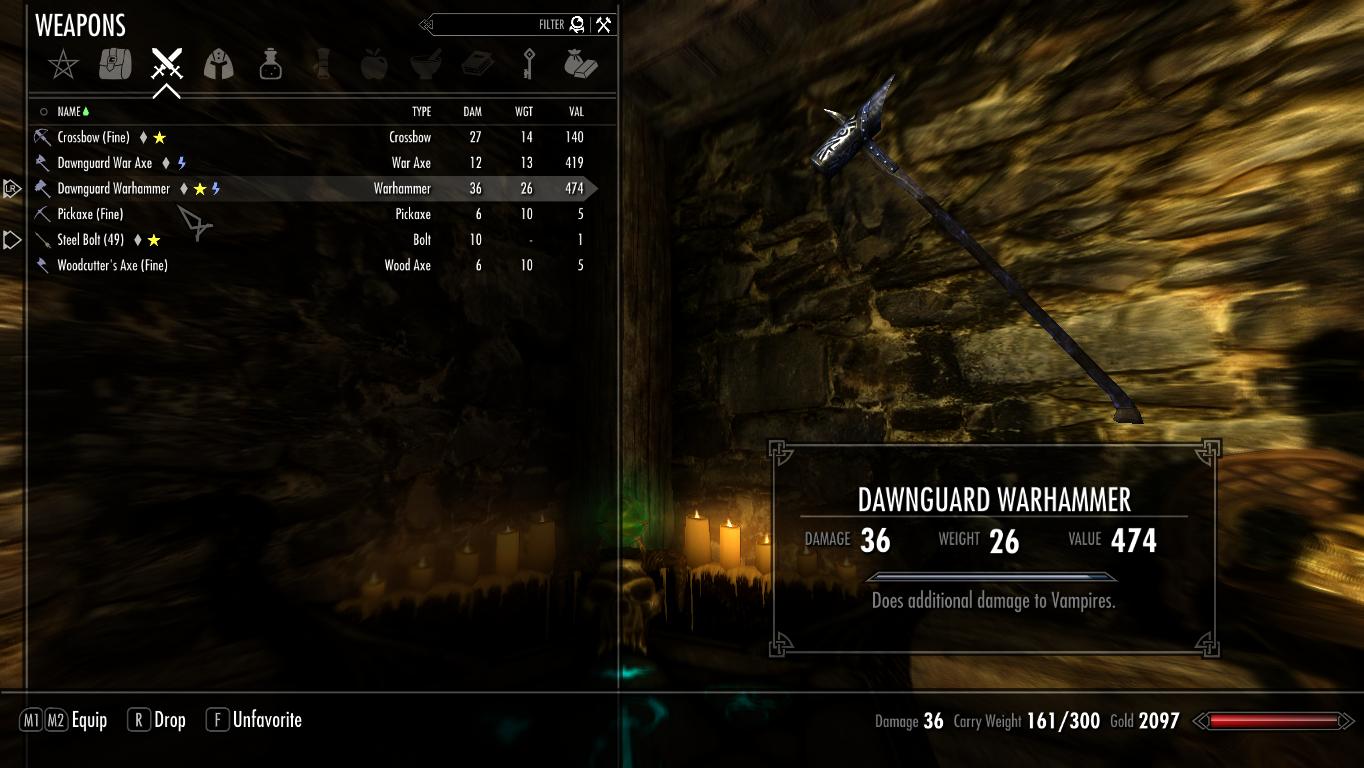Show all items with the pouch tab

click(x=115, y=65)
